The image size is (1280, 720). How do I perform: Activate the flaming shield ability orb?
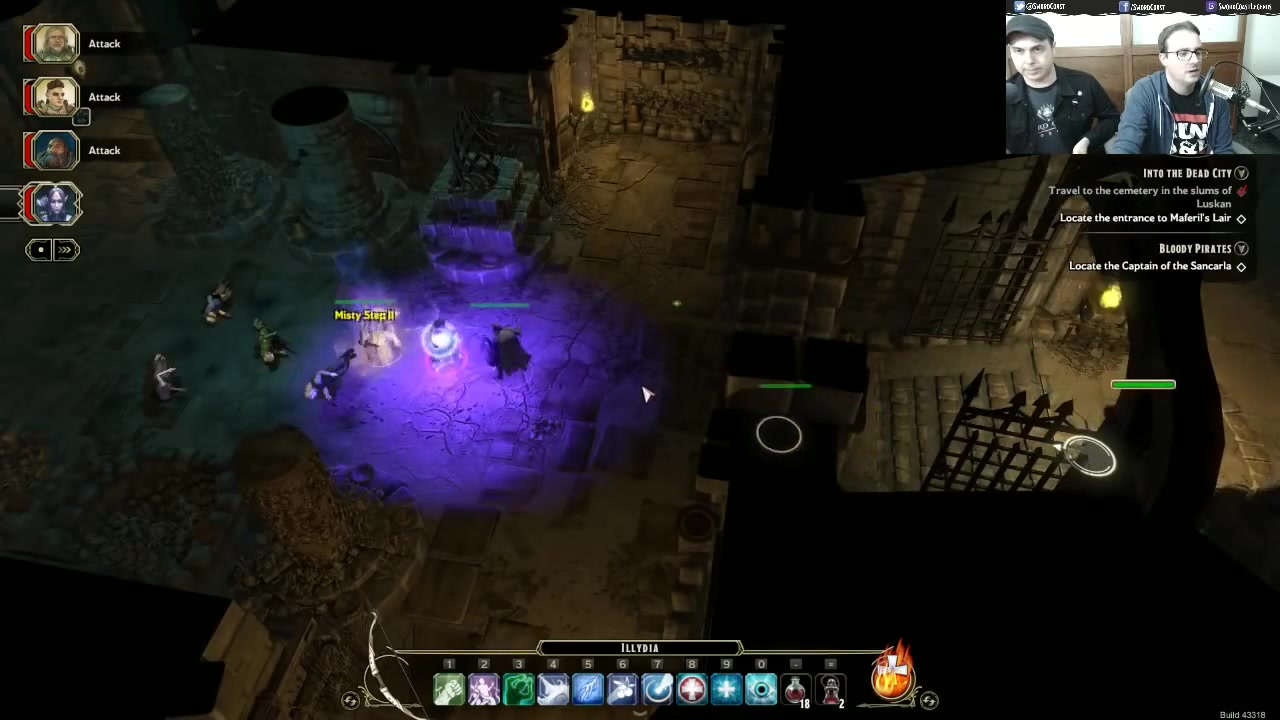(892, 677)
